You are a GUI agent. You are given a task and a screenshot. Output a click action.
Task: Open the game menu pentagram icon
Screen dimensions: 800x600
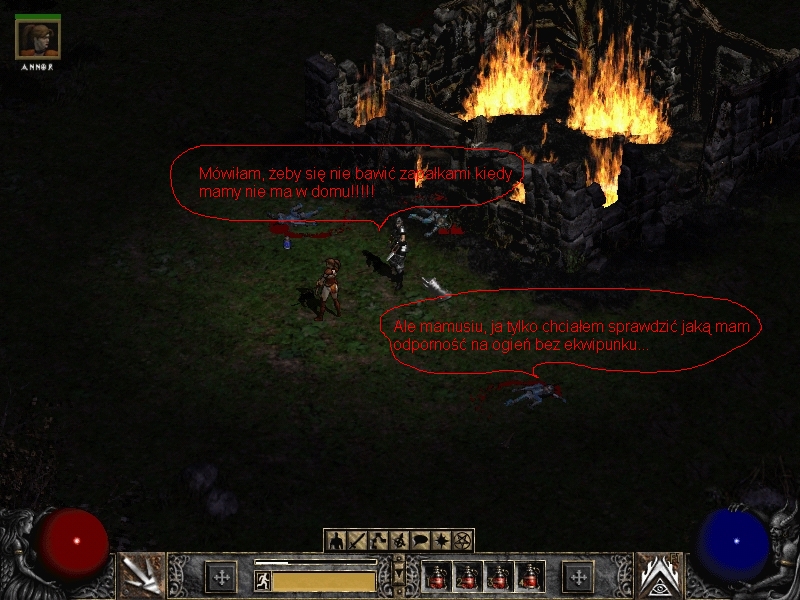(x=462, y=541)
